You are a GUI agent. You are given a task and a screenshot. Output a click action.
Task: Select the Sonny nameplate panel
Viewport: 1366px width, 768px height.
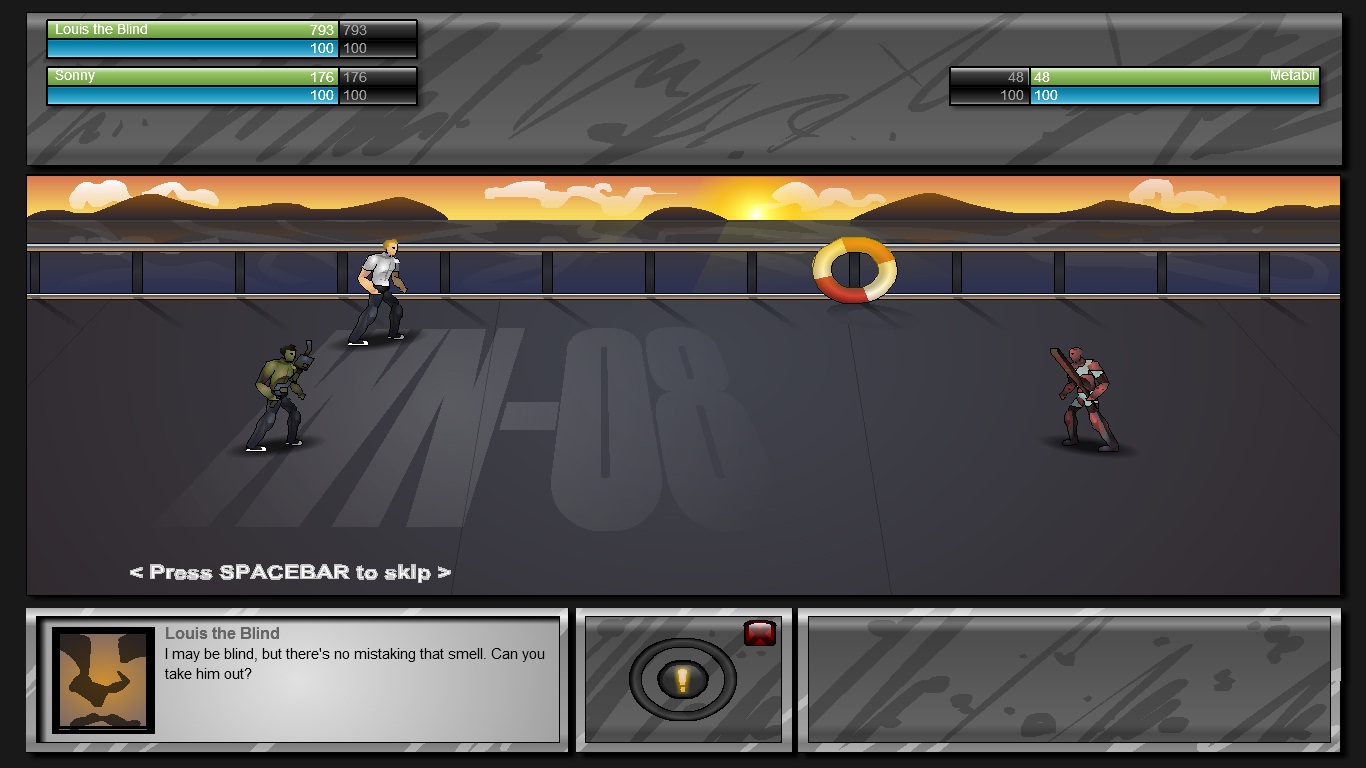click(230, 85)
